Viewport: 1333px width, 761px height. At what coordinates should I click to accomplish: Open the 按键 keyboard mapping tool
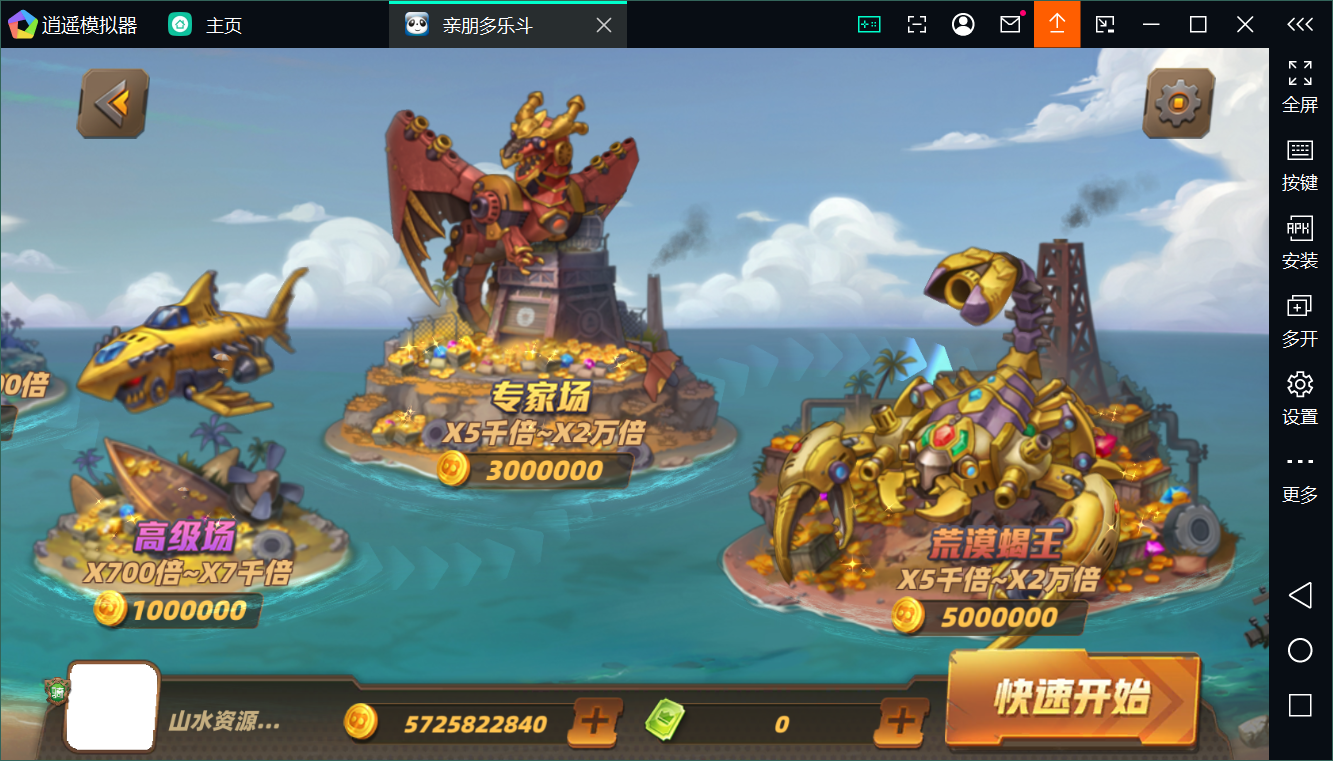1299,165
